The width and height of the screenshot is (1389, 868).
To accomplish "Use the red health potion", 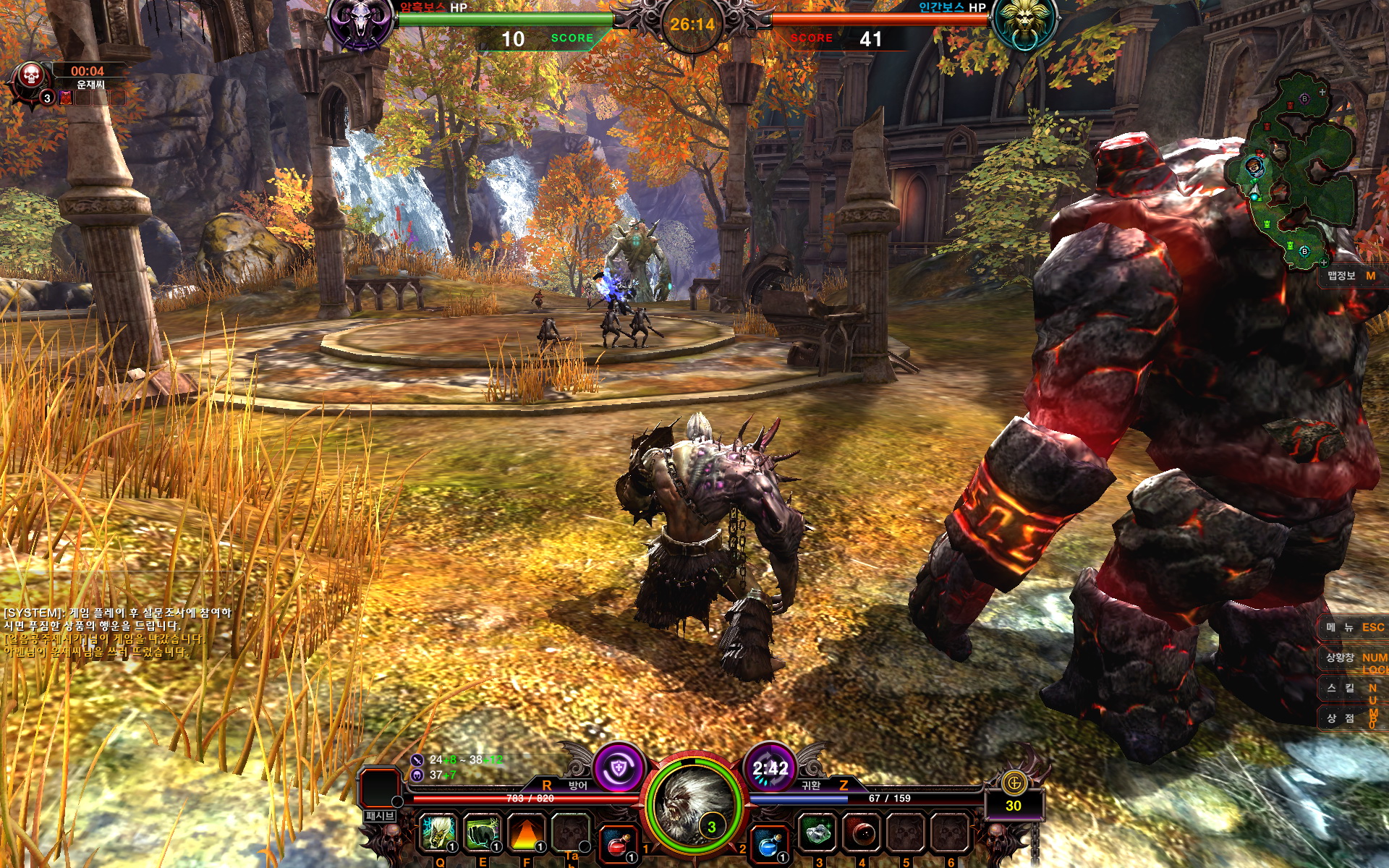I will (x=617, y=843).
